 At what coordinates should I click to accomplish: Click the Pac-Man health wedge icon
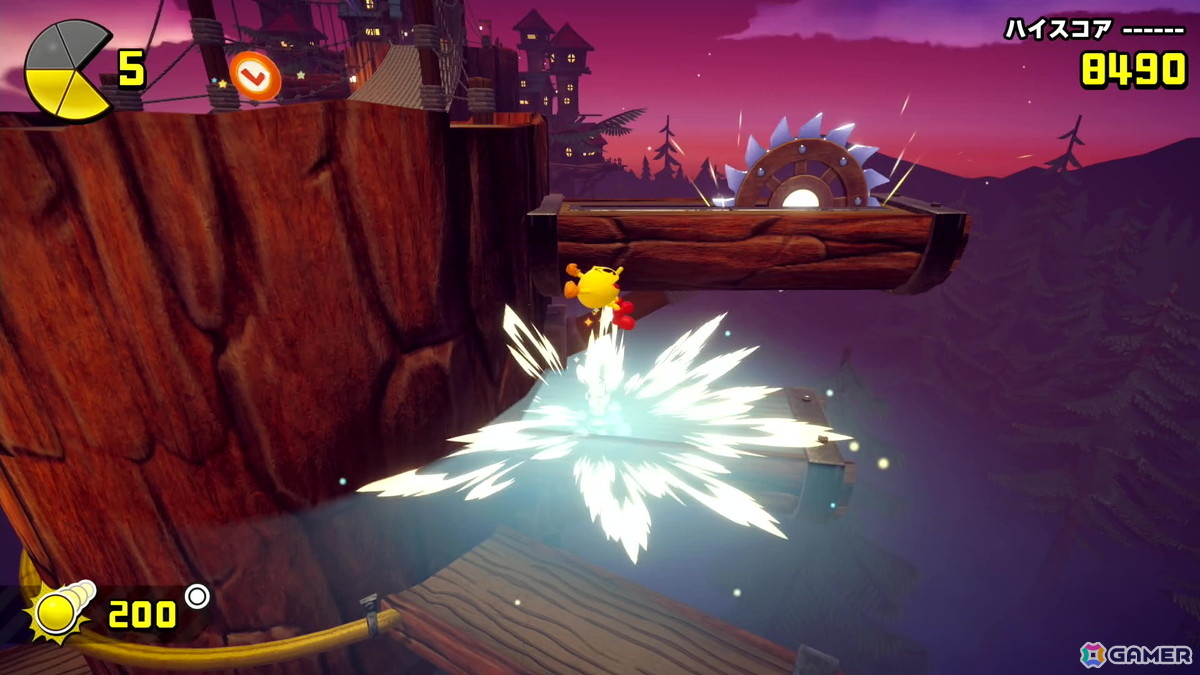click(x=67, y=70)
